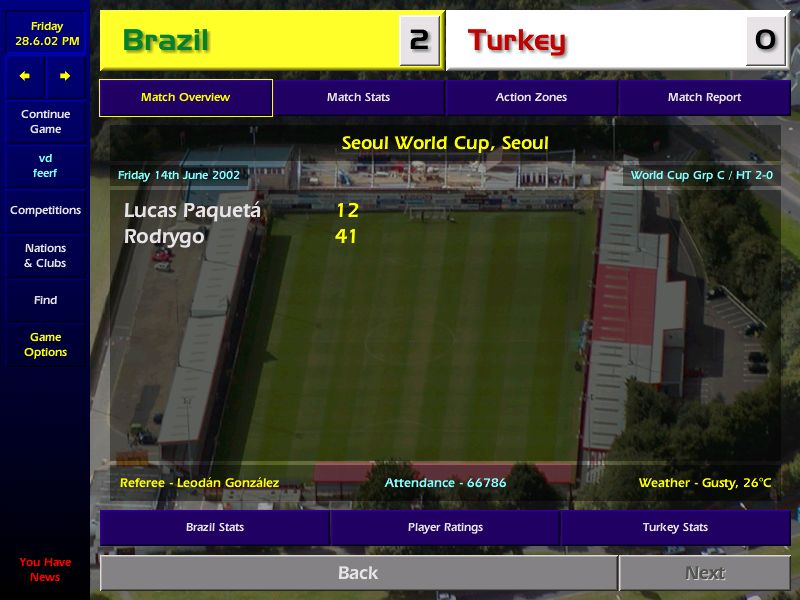Open the vd feerf manager menu

click(45, 166)
